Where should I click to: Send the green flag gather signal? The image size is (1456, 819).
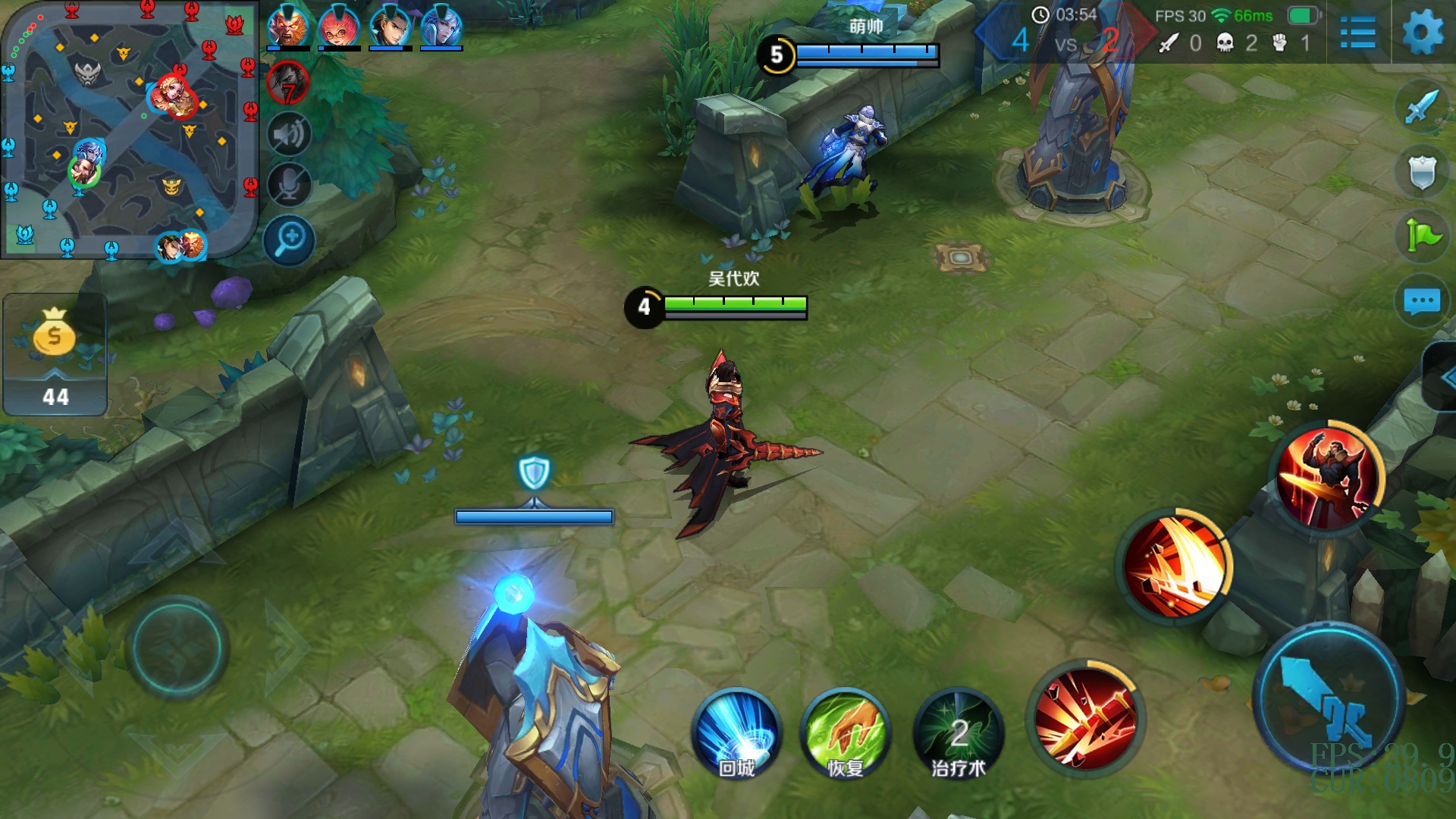(x=1421, y=236)
